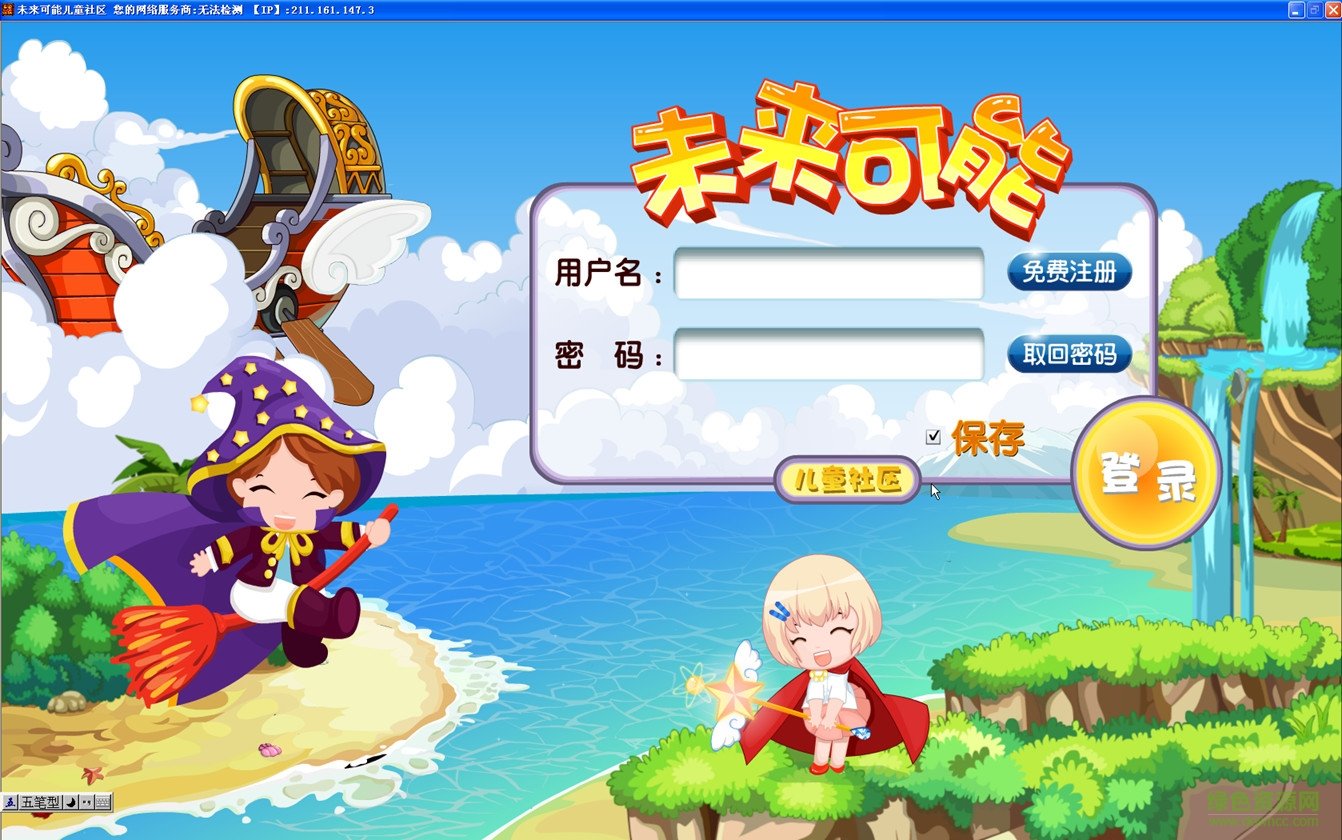Open the soft keyboard icon in input bar
This screenshot has height=840, width=1342.
(x=103, y=803)
